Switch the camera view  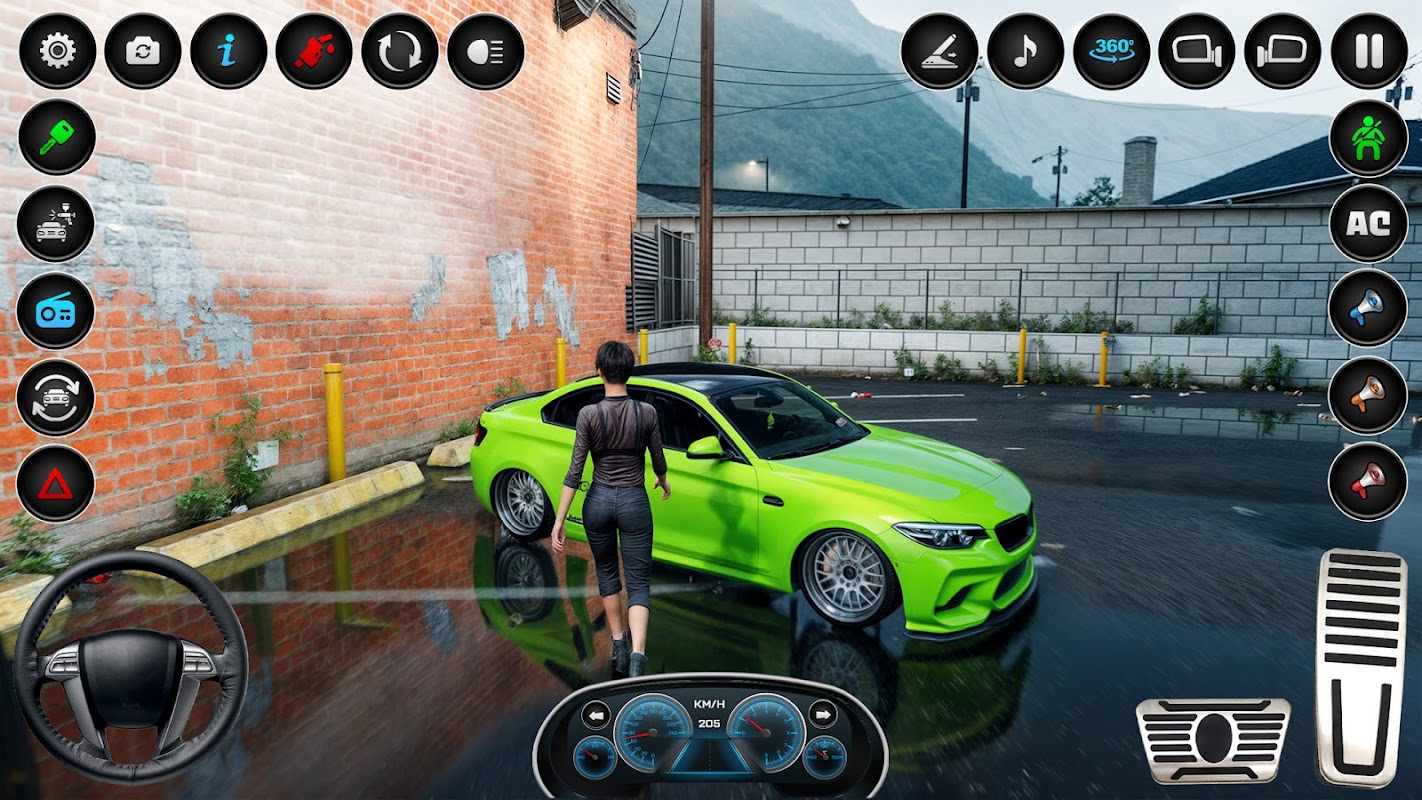coord(143,51)
